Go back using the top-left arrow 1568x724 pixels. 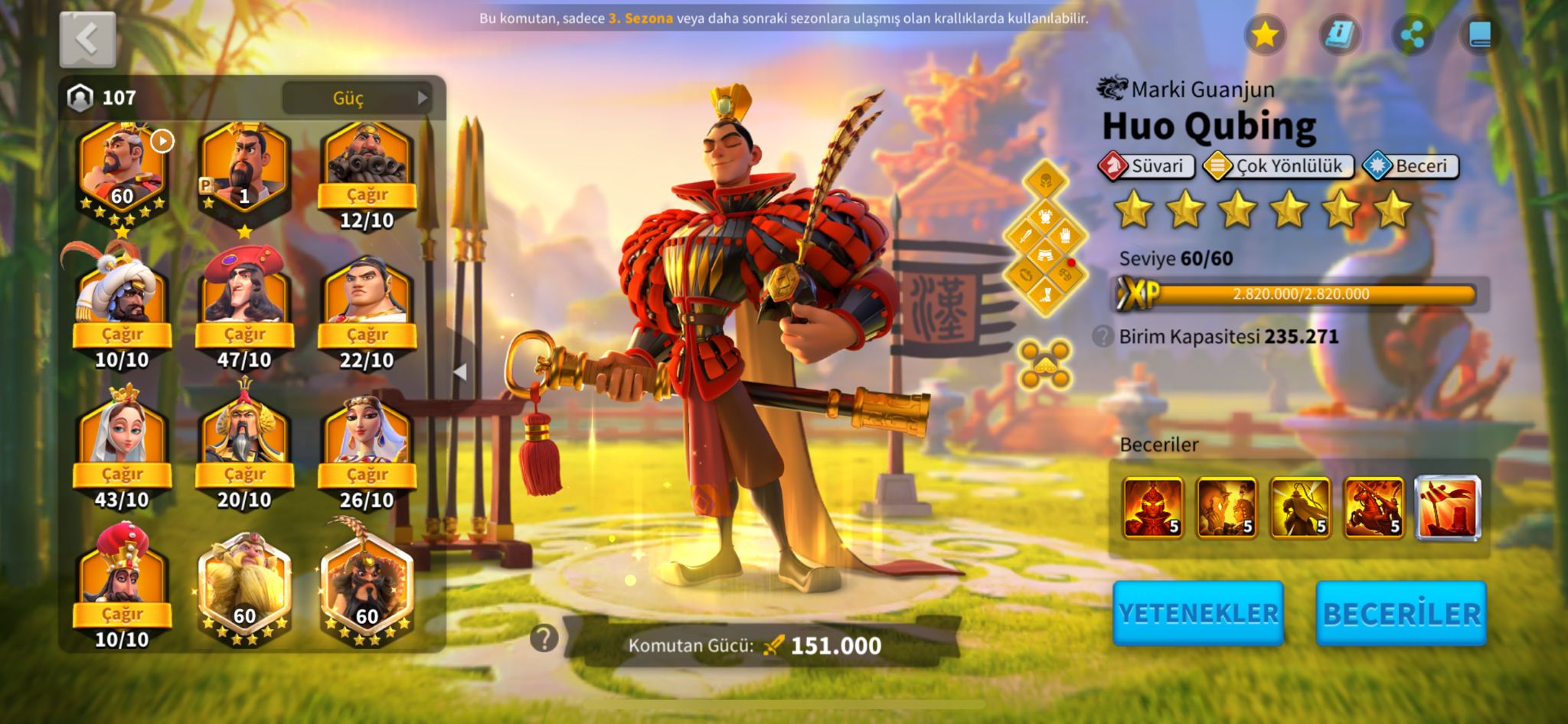(87, 39)
